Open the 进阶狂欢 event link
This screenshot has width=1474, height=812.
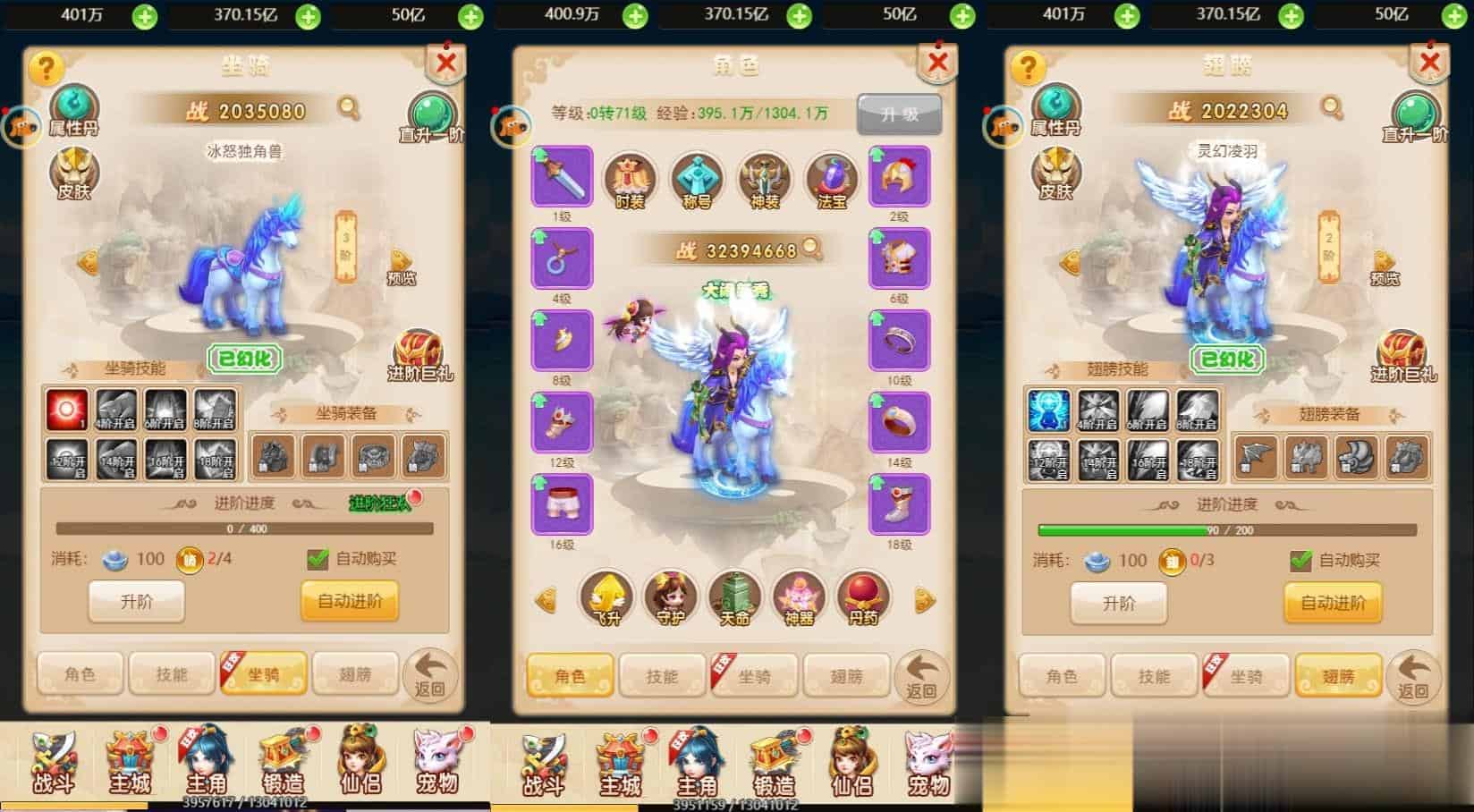point(382,503)
